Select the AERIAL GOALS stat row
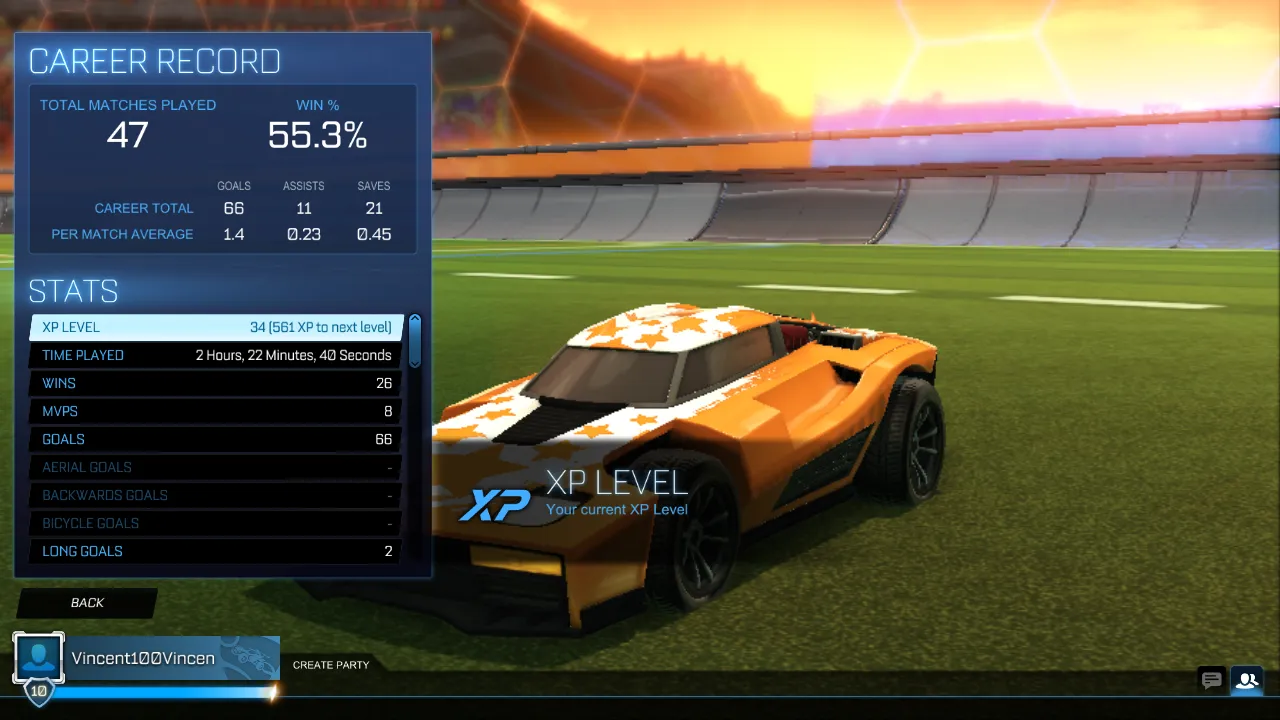 (x=215, y=467)
